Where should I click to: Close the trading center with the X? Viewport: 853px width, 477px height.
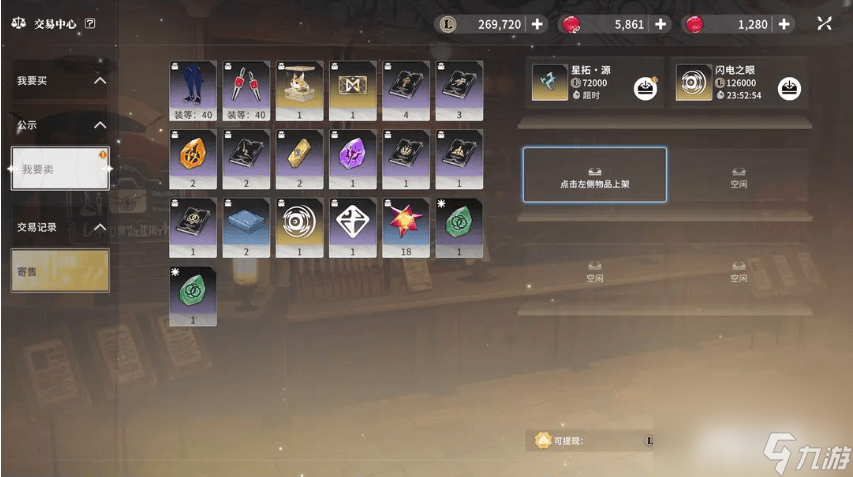(x=824, y=24)
